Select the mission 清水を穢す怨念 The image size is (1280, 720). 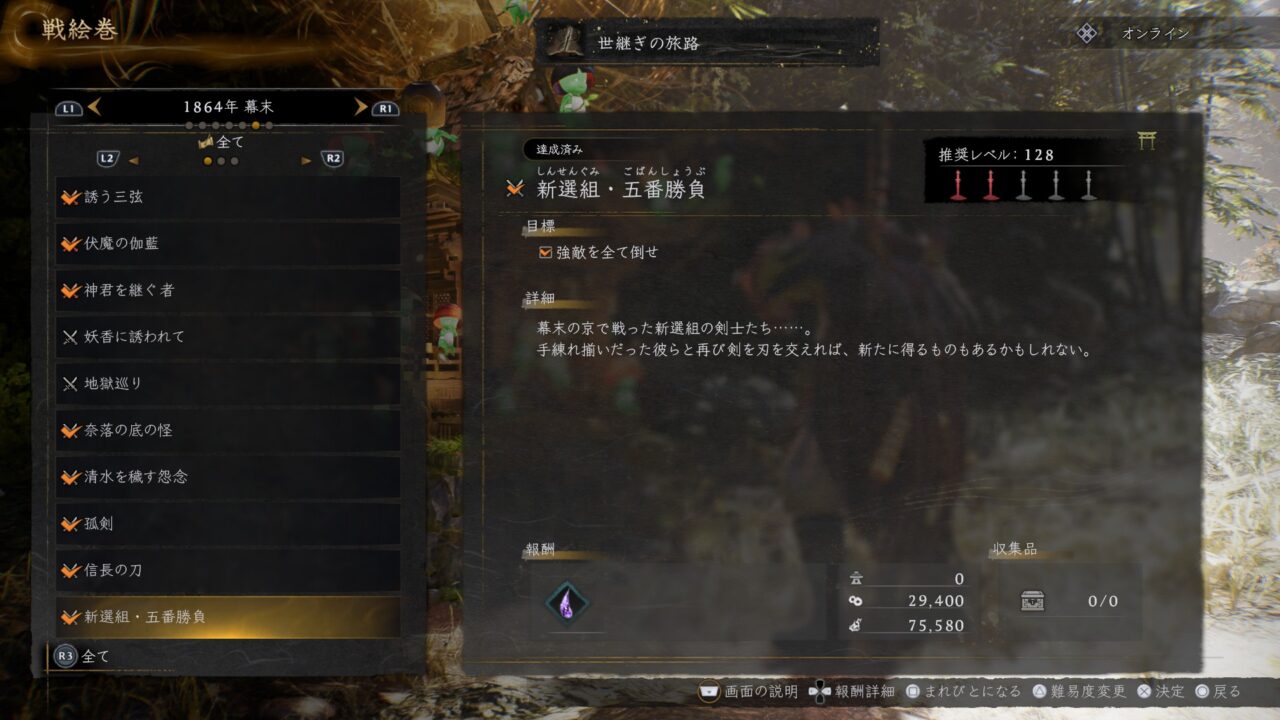coord(228,477)
